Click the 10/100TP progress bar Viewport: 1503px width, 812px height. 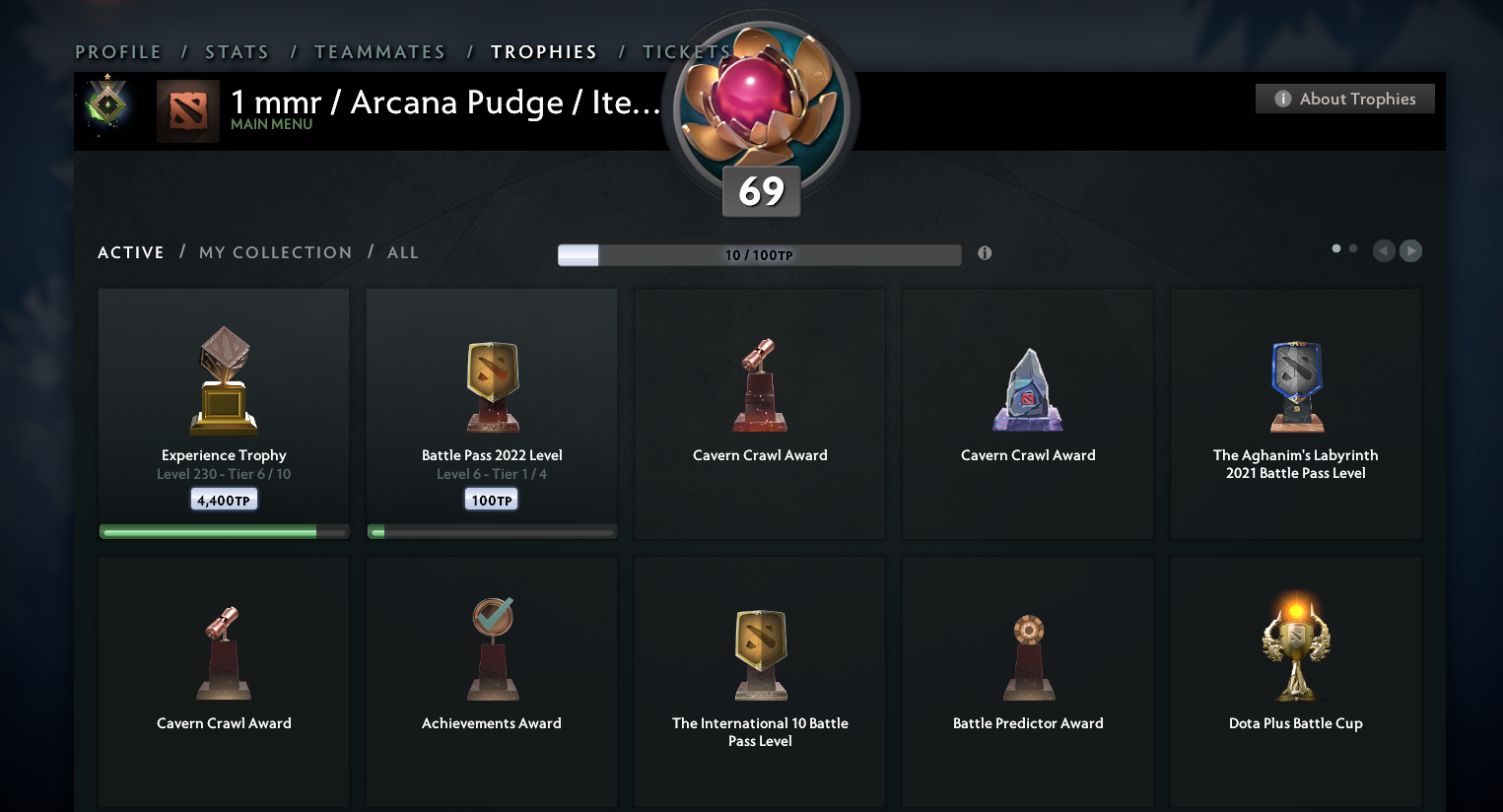click(x=759, y=254)
